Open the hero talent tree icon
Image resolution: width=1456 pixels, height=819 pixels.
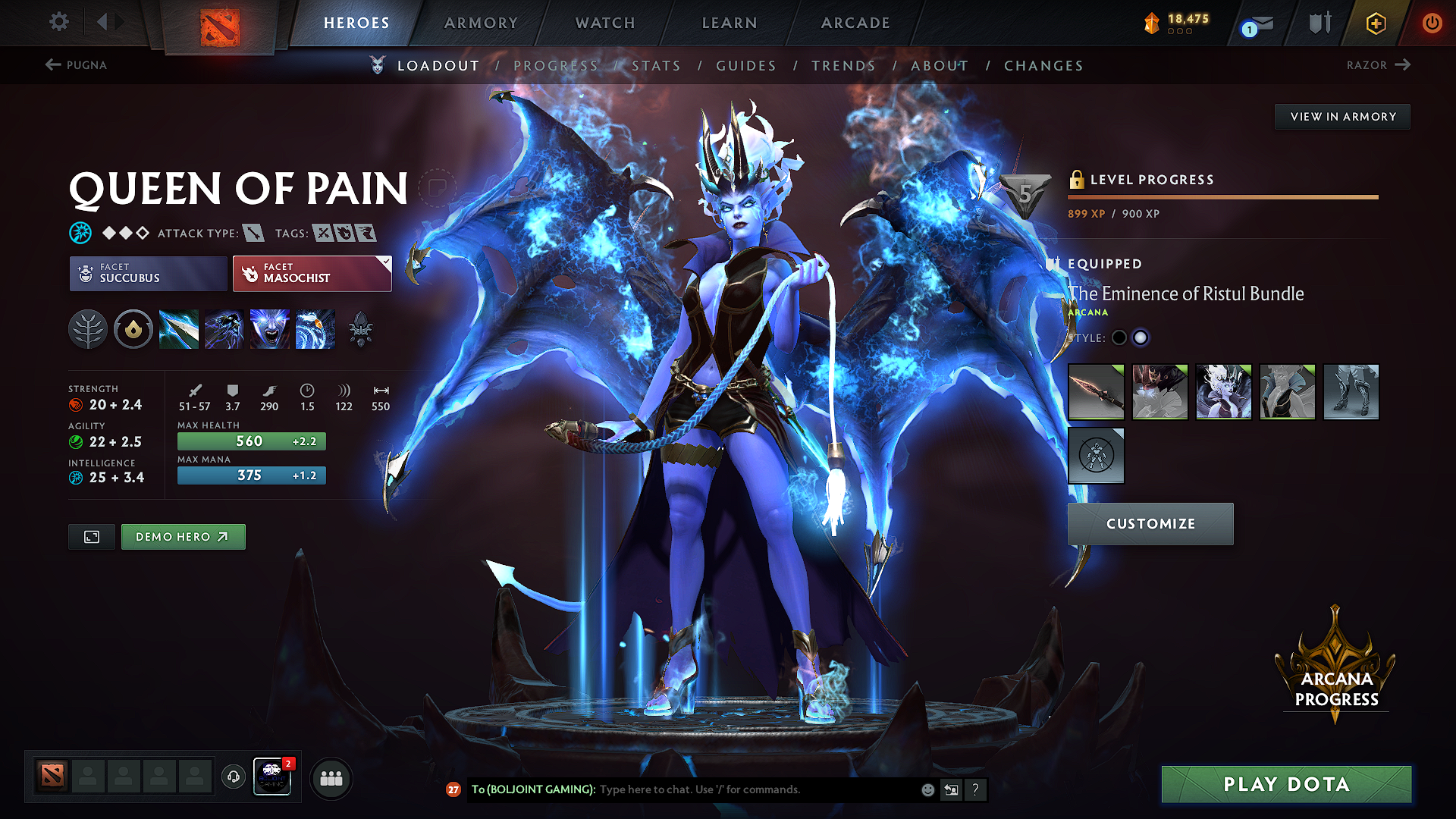[88, 328]
